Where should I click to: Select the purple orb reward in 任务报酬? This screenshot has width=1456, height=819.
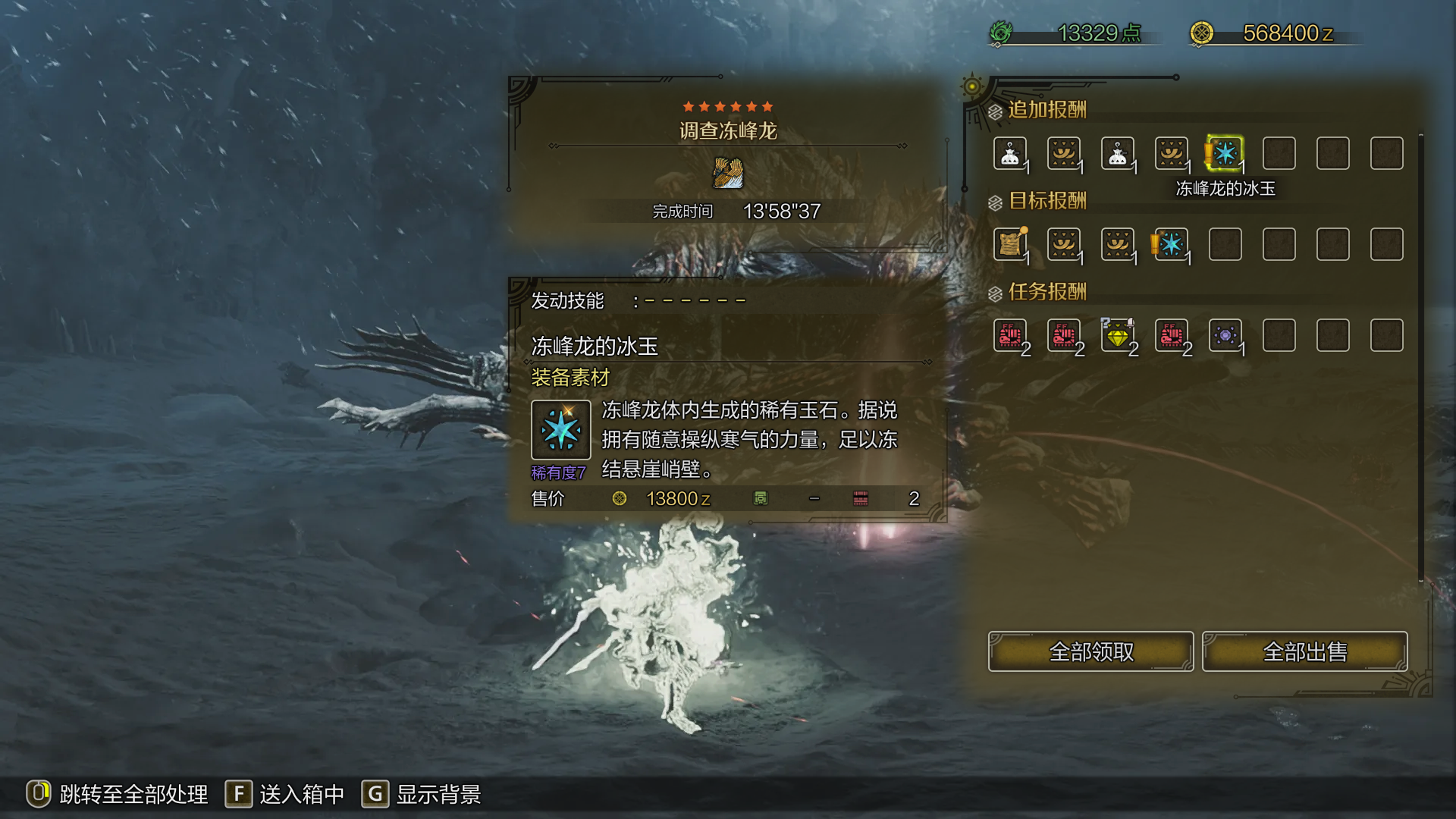(1225, 335)
